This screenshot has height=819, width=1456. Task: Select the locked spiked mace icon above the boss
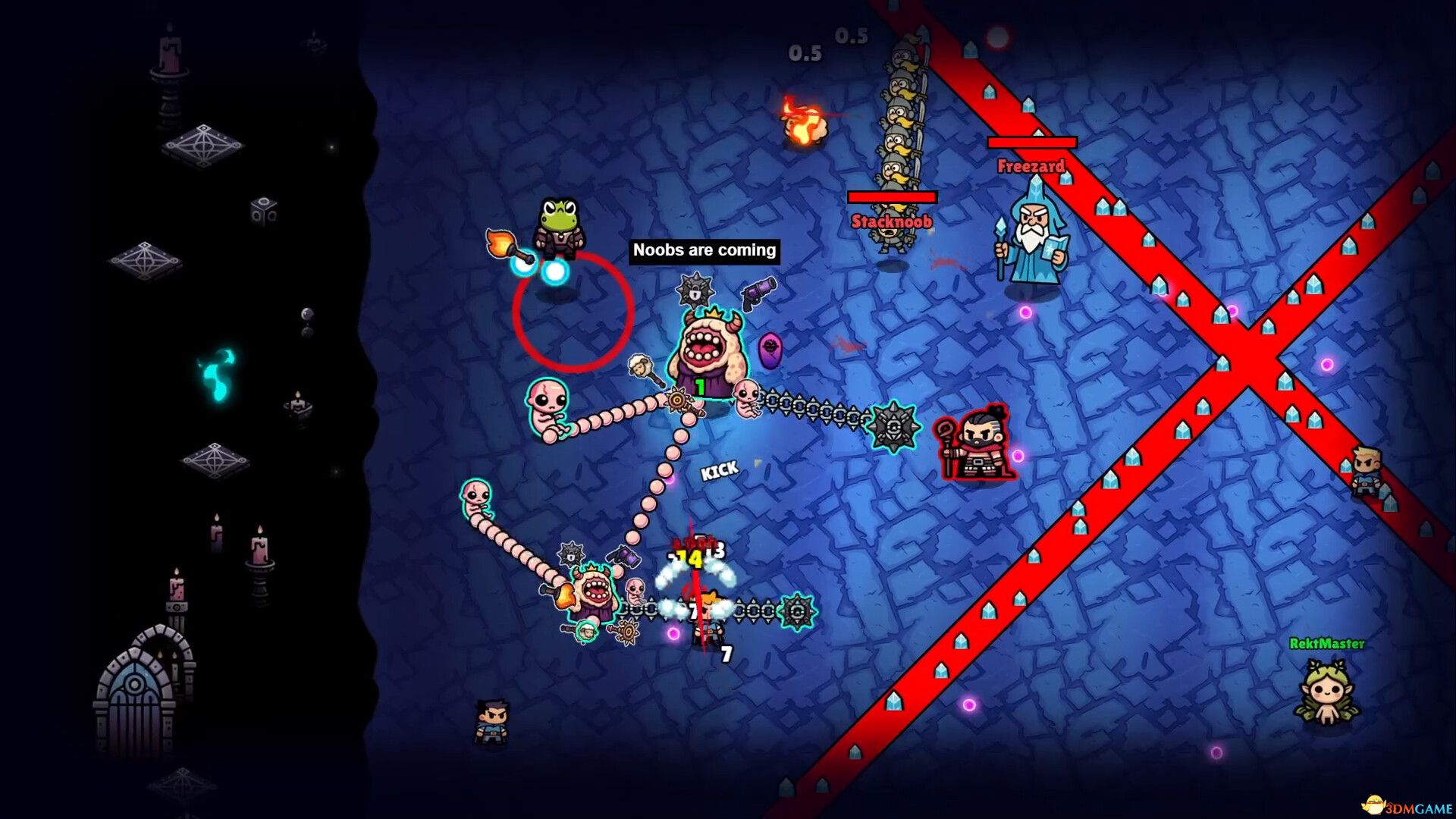click(x=695, y=289)
